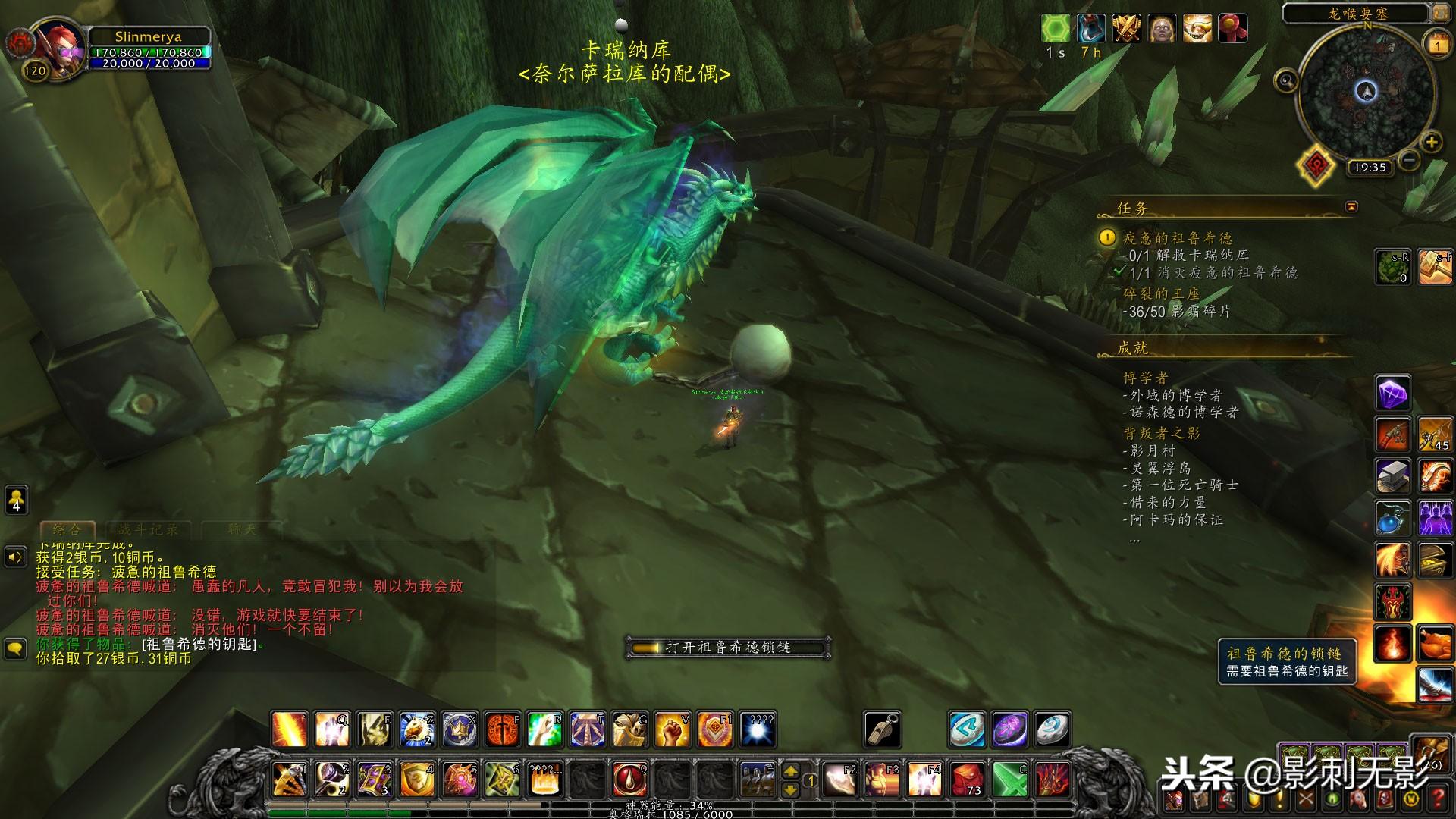Click the green crossed swords ability
This screenshot has width=1456, height=819.
click(x=1010, y=780)
